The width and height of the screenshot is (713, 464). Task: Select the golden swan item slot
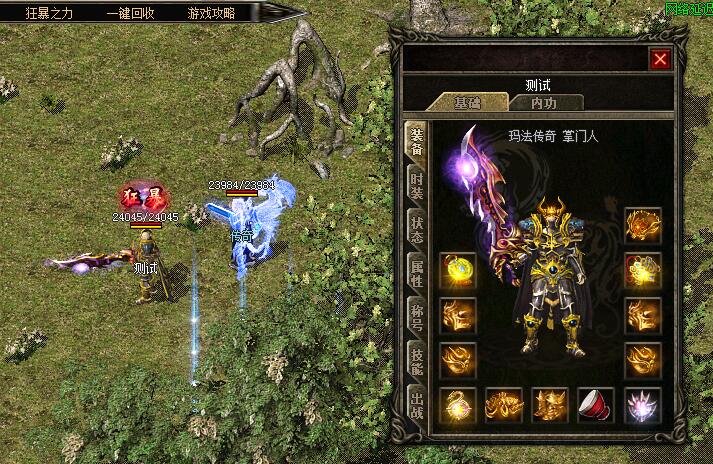pyautogui.click(x=457, y=405)
